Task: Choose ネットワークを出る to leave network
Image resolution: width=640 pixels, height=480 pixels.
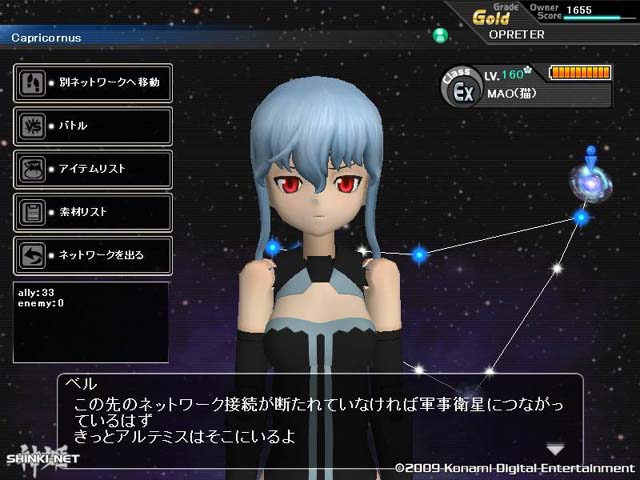Action: (x=91, y=255)
